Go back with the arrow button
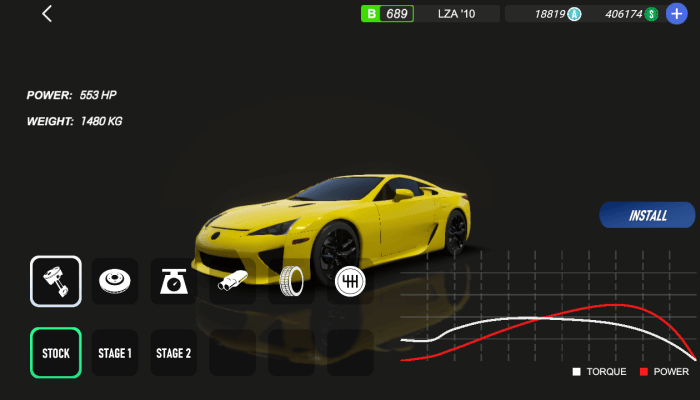This screenshot has height=400, width=700. click(x=47, y=14)
